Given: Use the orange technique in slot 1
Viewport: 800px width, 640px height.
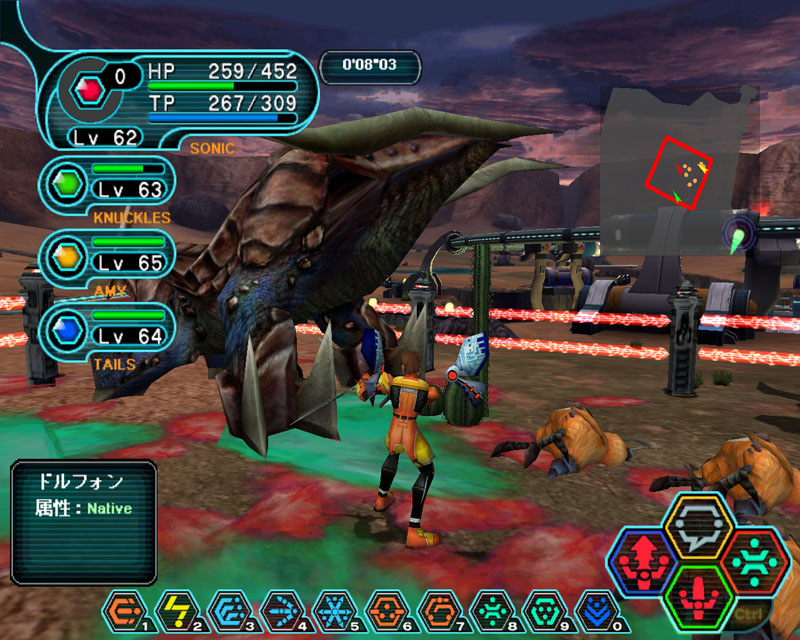Looking at the screenshot, I should coord(123,609).
